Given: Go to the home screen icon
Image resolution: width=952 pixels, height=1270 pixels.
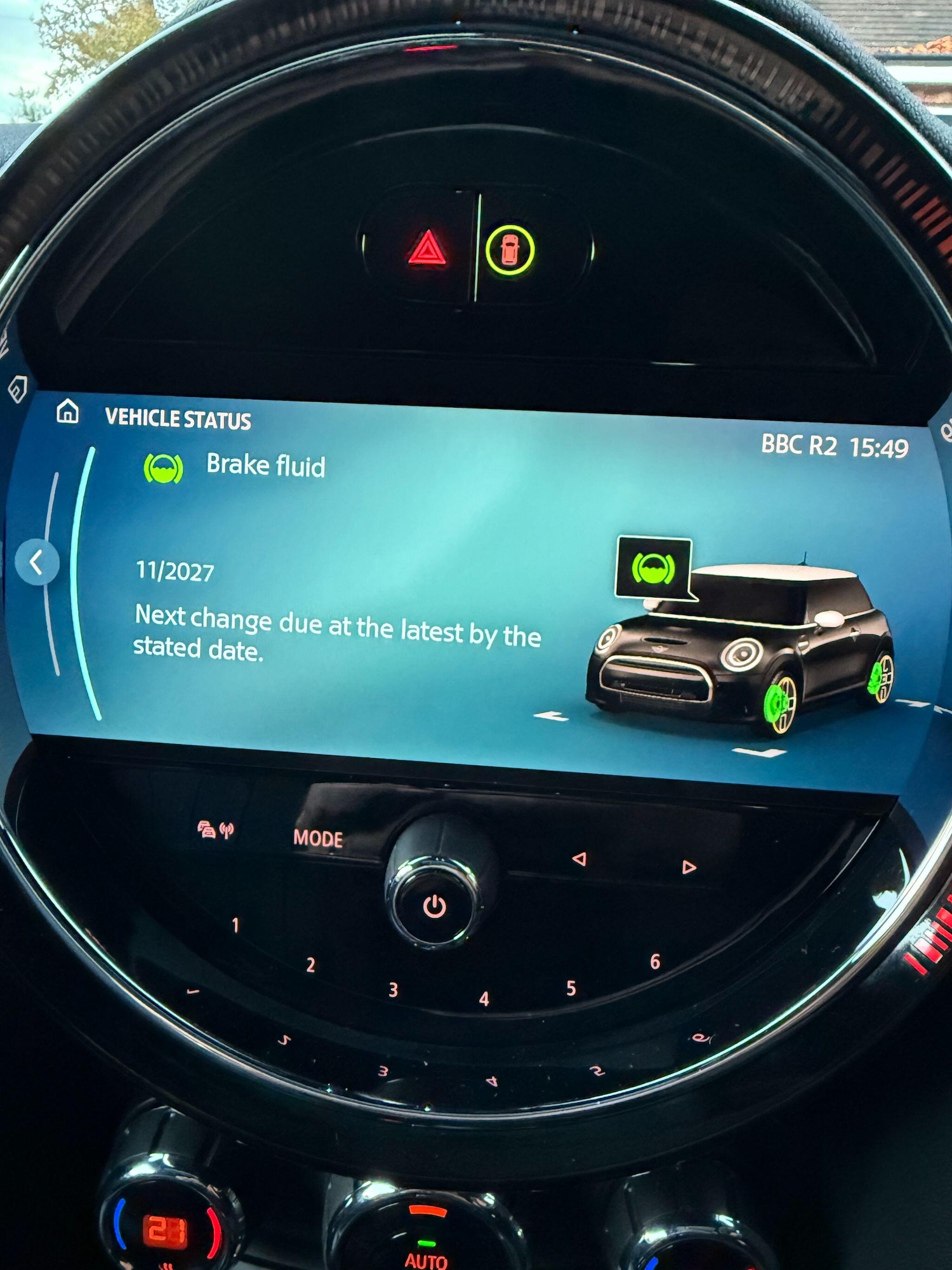Looking at the screenshot, I should (x=68, y=411).
